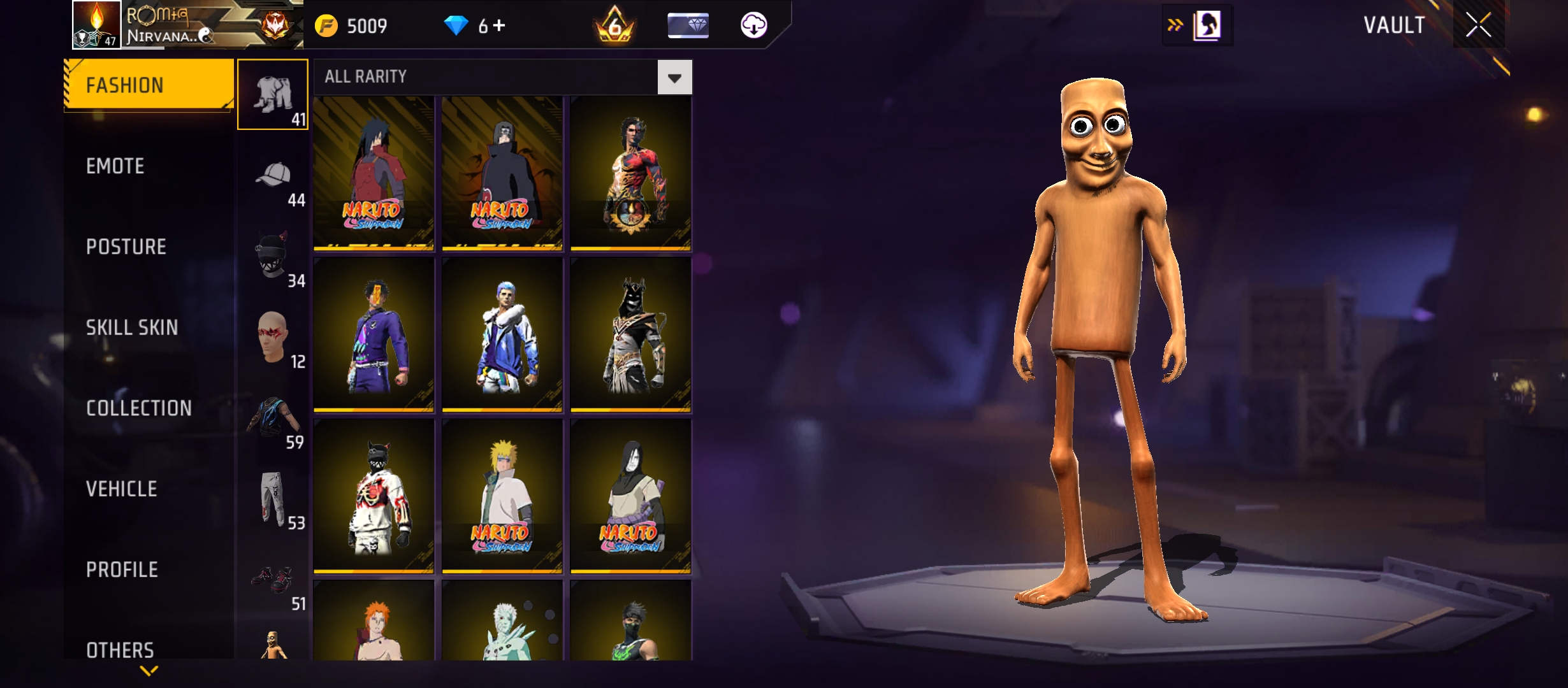Screen dimensions: 1568x688
Task: Switch to the EMOTE tab
Action: (x=116, y=166)
